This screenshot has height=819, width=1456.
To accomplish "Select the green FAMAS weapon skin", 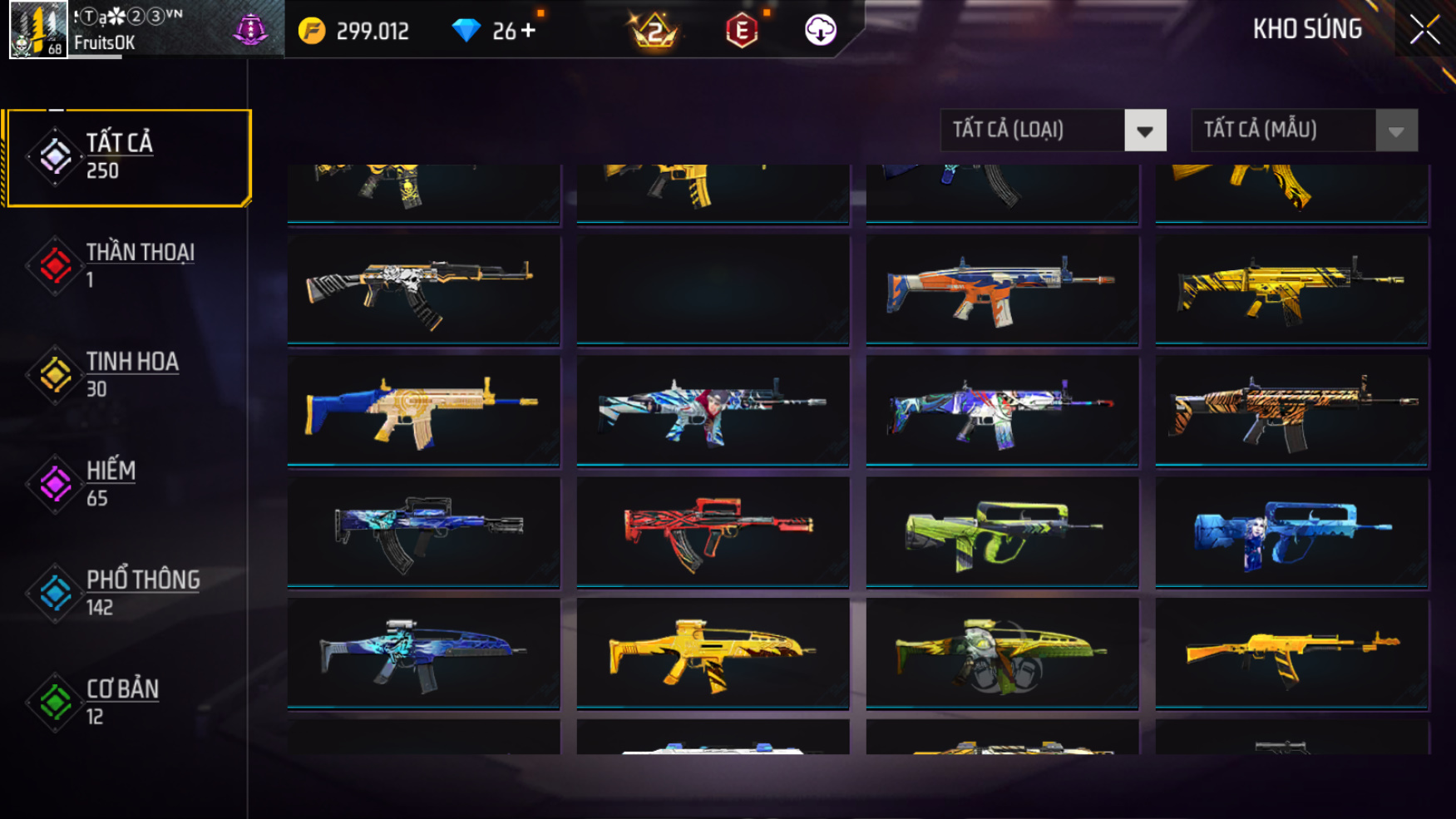I will [1001, 531].
